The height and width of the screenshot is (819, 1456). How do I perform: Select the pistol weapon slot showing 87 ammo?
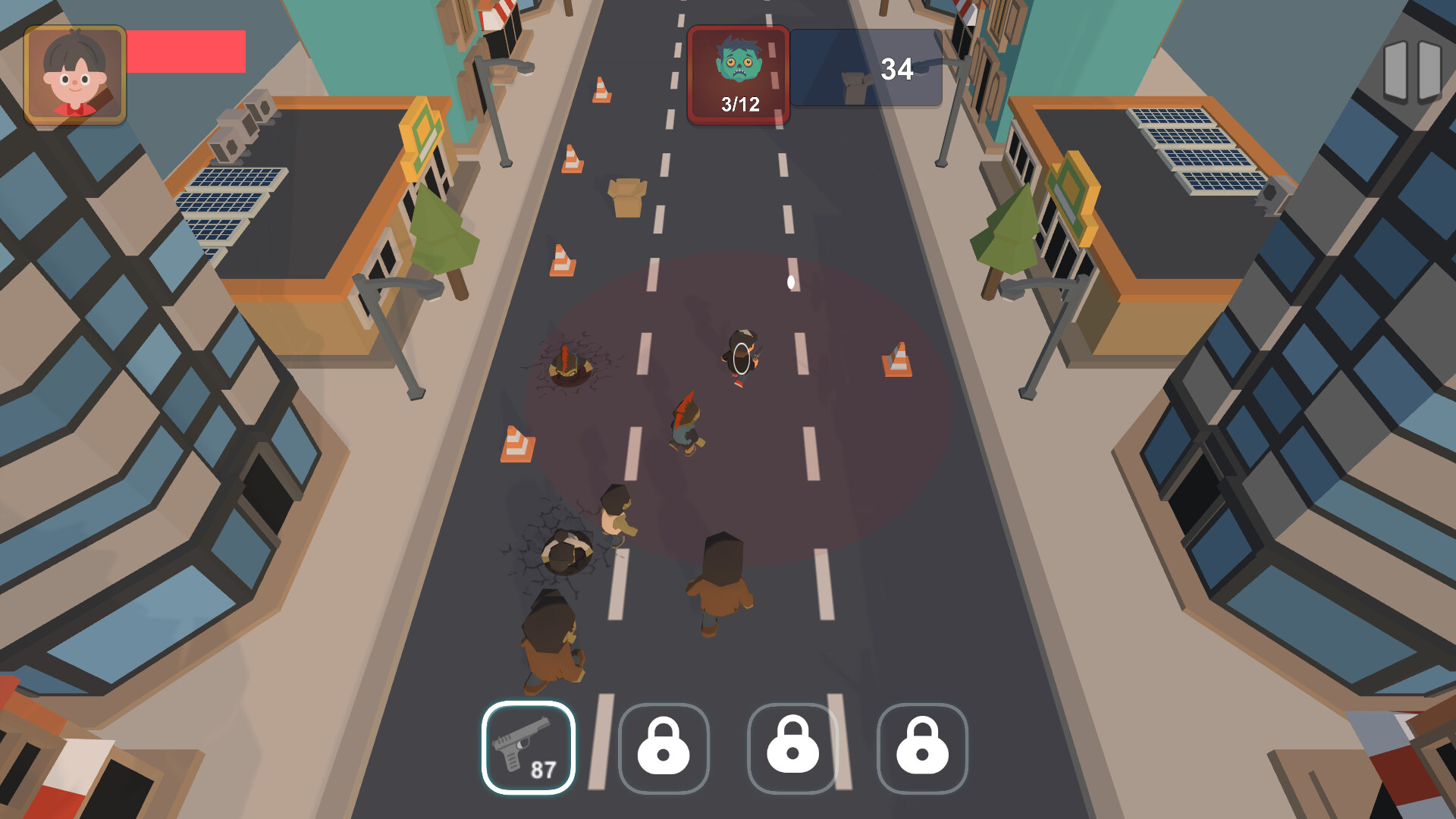[529, 747]
